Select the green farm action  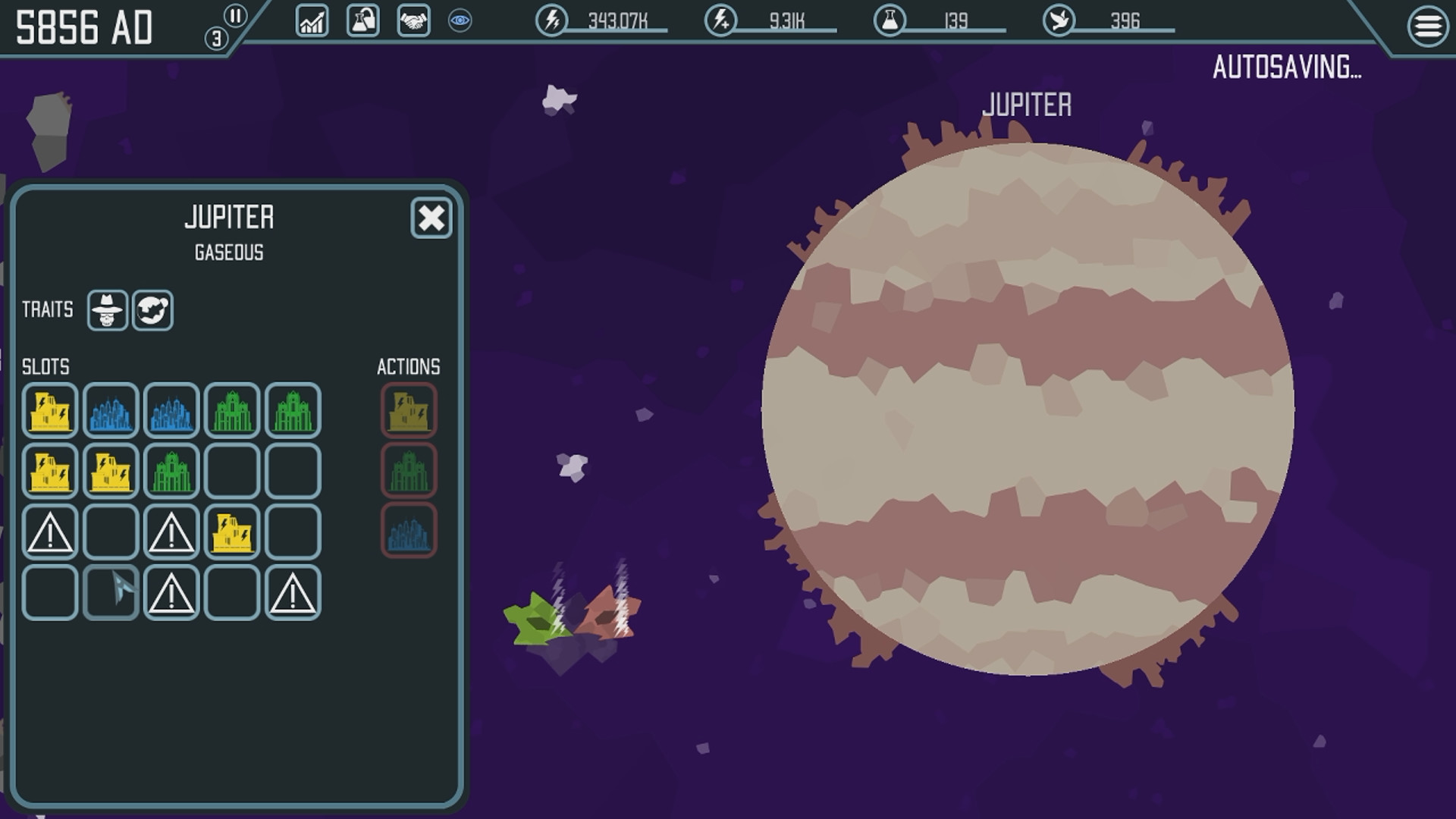point(409,470)
